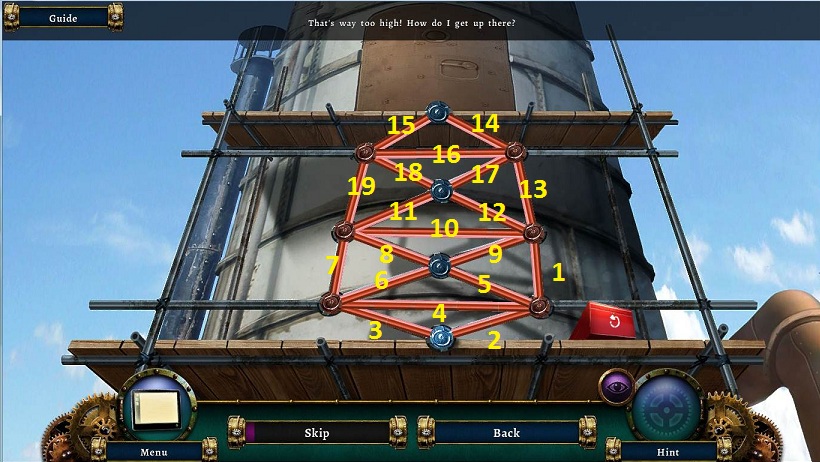Viewport: 820px width, 462px height.
Task: Open the Menu
Action: (x=153, y=452)
